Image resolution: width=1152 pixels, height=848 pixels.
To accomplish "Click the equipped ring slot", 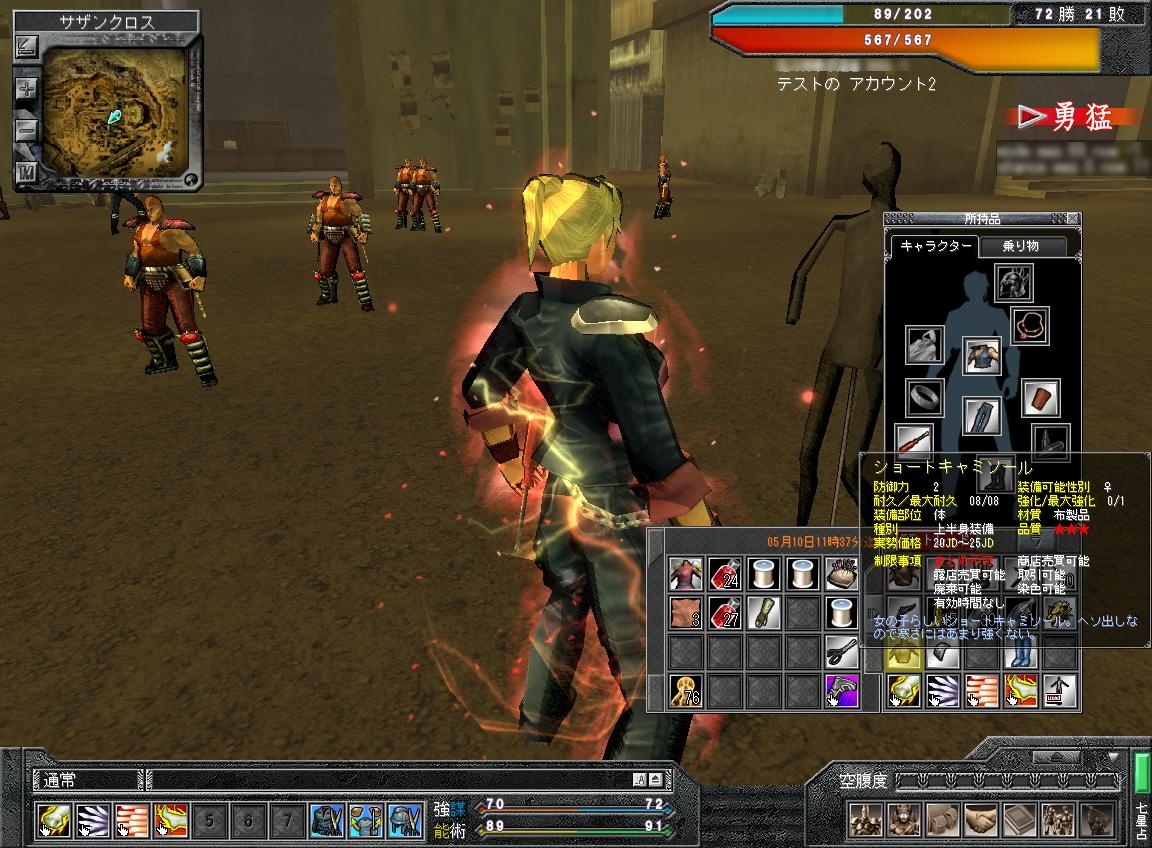I will tap(925, 398).
